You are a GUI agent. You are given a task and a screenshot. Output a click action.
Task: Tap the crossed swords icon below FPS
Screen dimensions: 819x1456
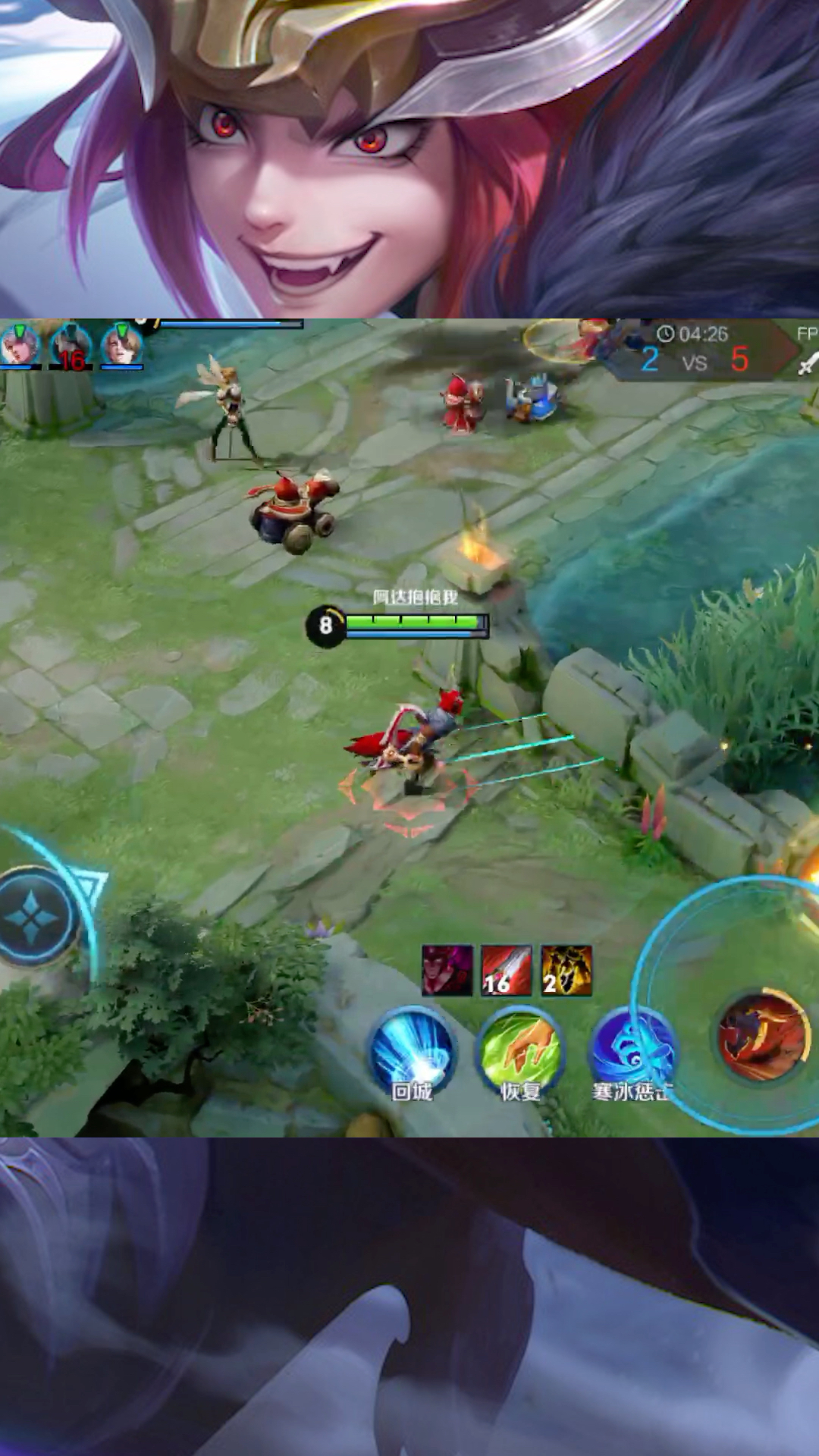tap(808, 364)
